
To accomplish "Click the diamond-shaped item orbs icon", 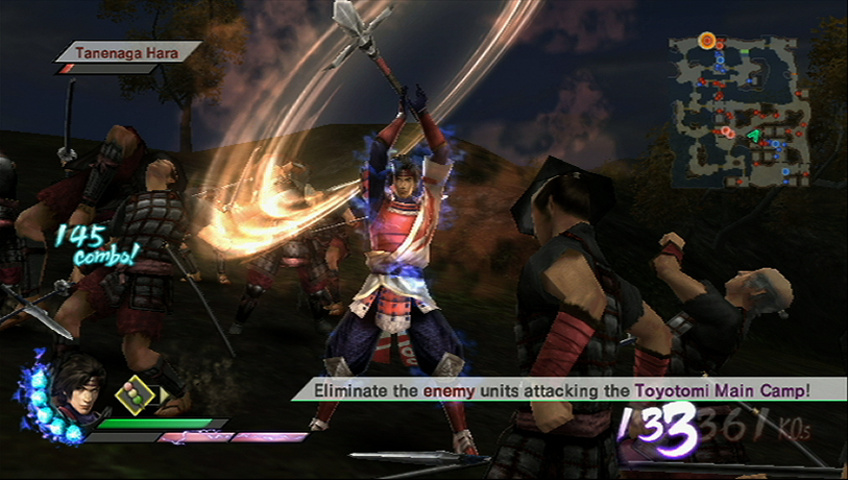I will tap(134, 395).
